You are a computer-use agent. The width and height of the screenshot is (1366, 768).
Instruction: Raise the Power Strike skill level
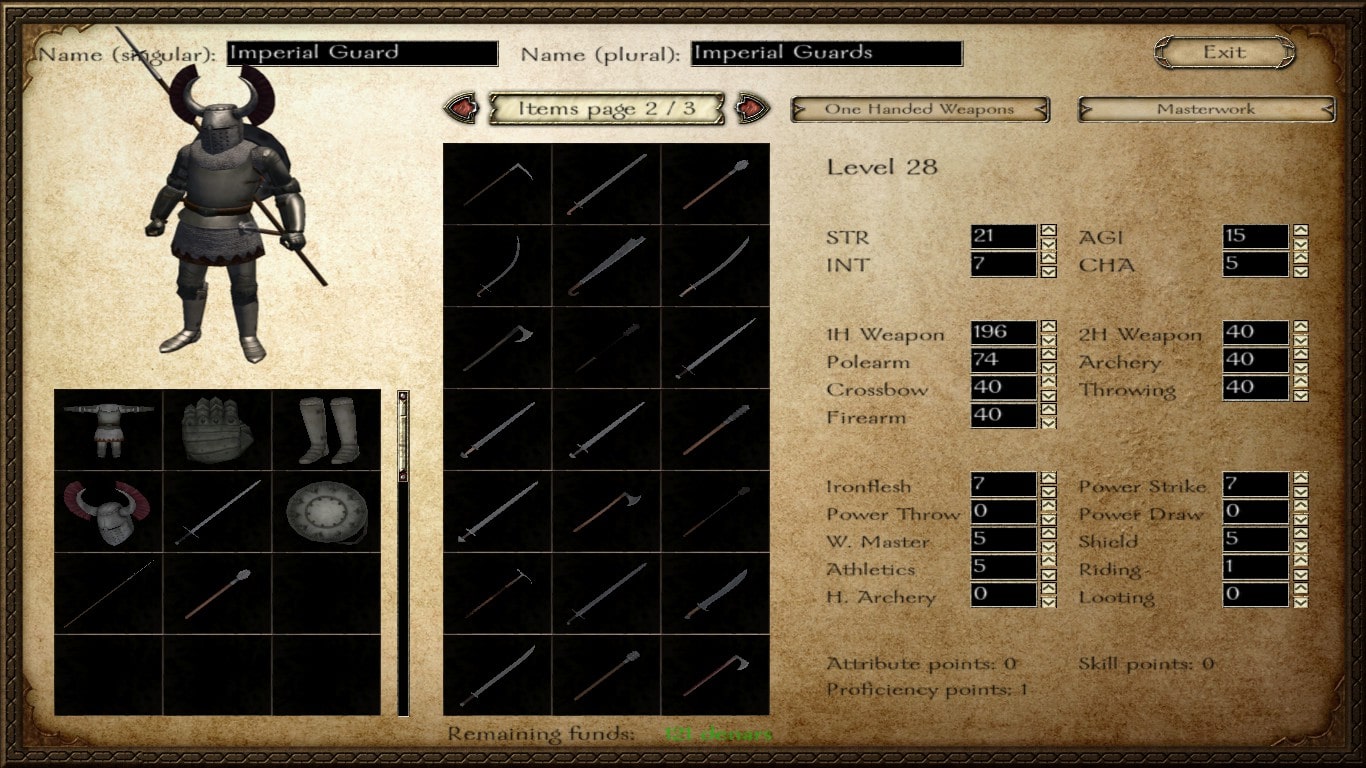coord(1300,479)
